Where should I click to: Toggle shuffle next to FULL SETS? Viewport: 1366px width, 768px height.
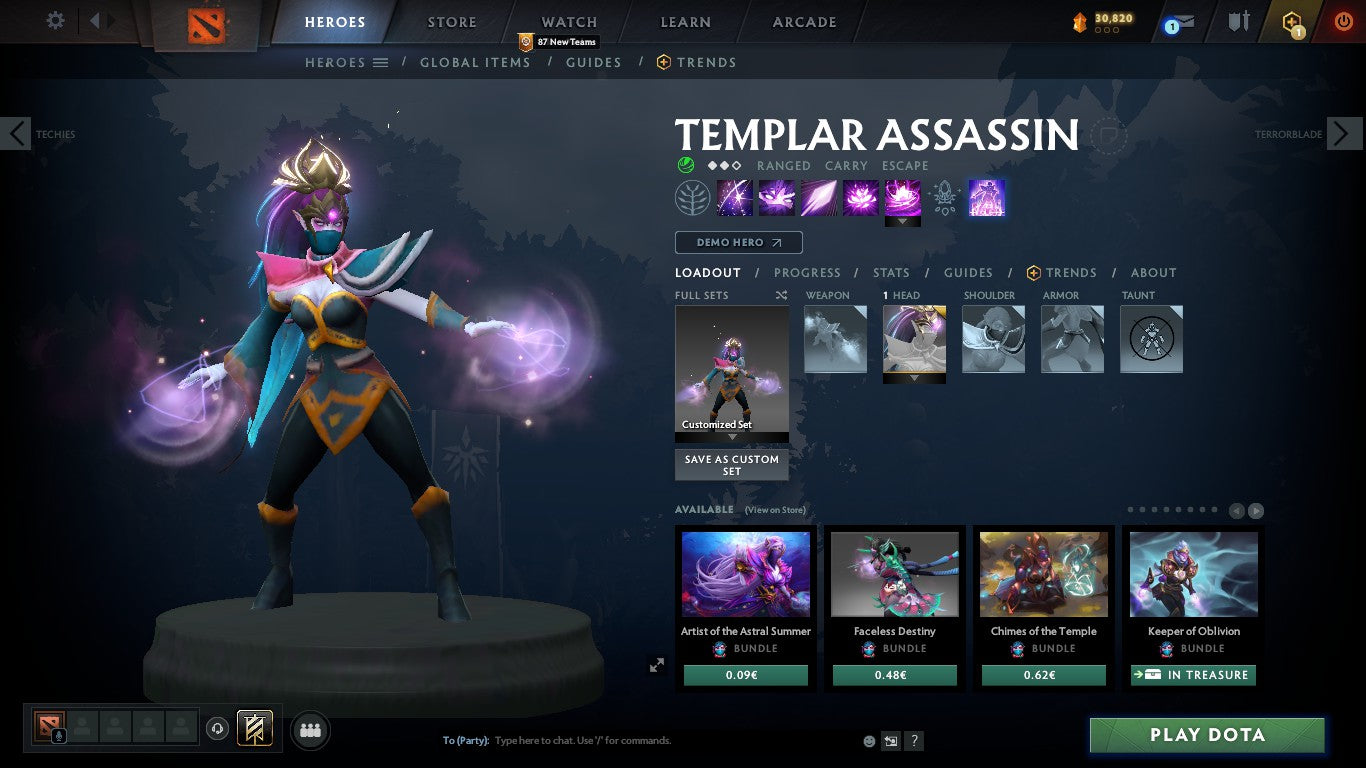click(783, 295)
